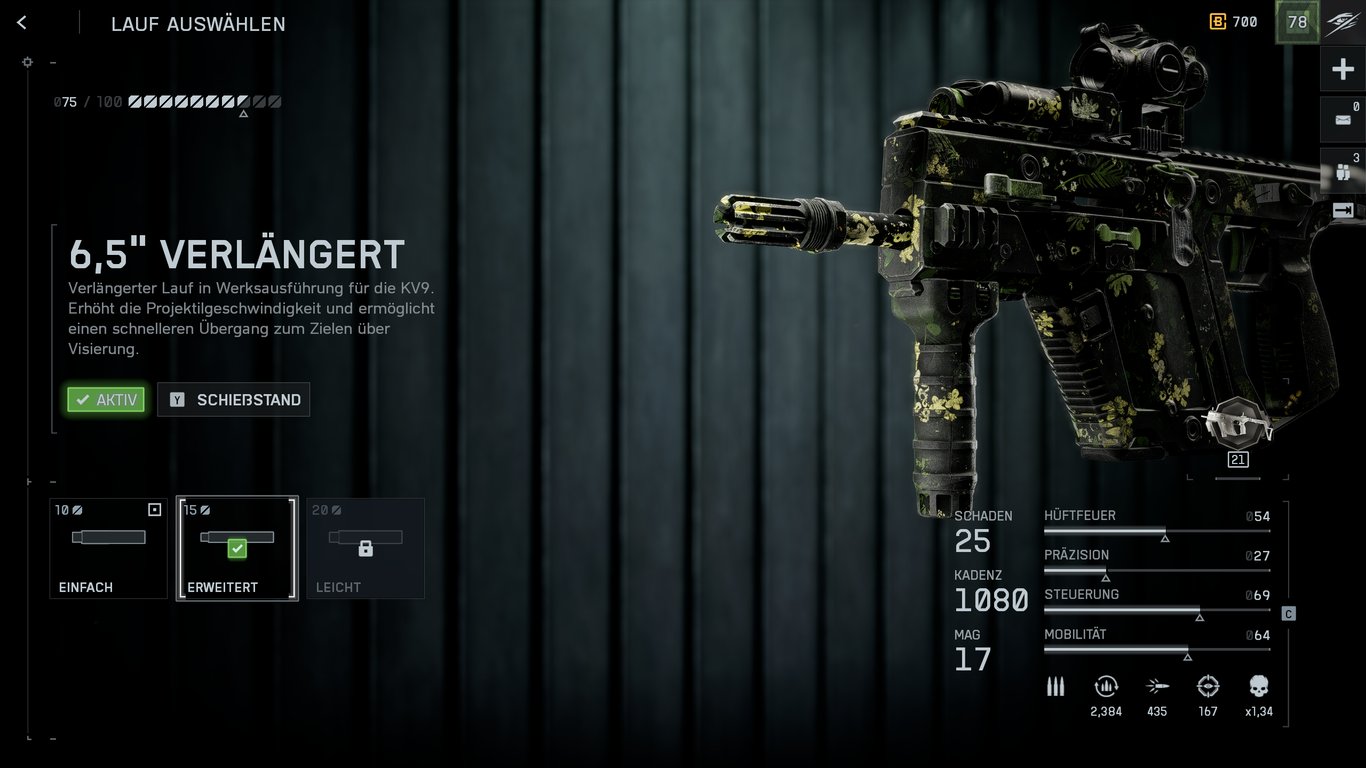Click the plus button in the sidebar
This screenshot has width=1366, height=768.
click(1343, 70)
